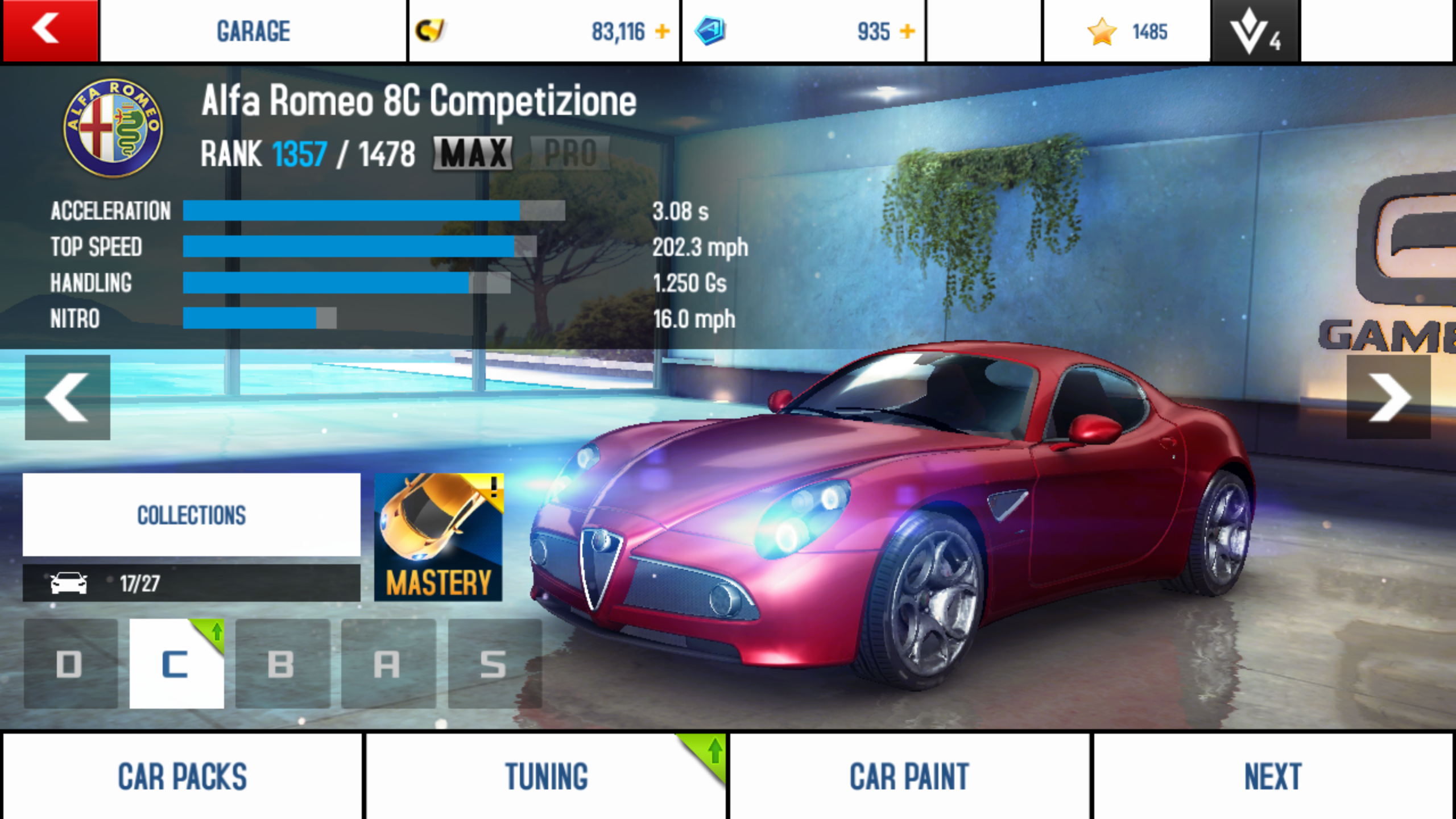Choose the class A tab
1456x819 pixels.
(x=388, y=664)
